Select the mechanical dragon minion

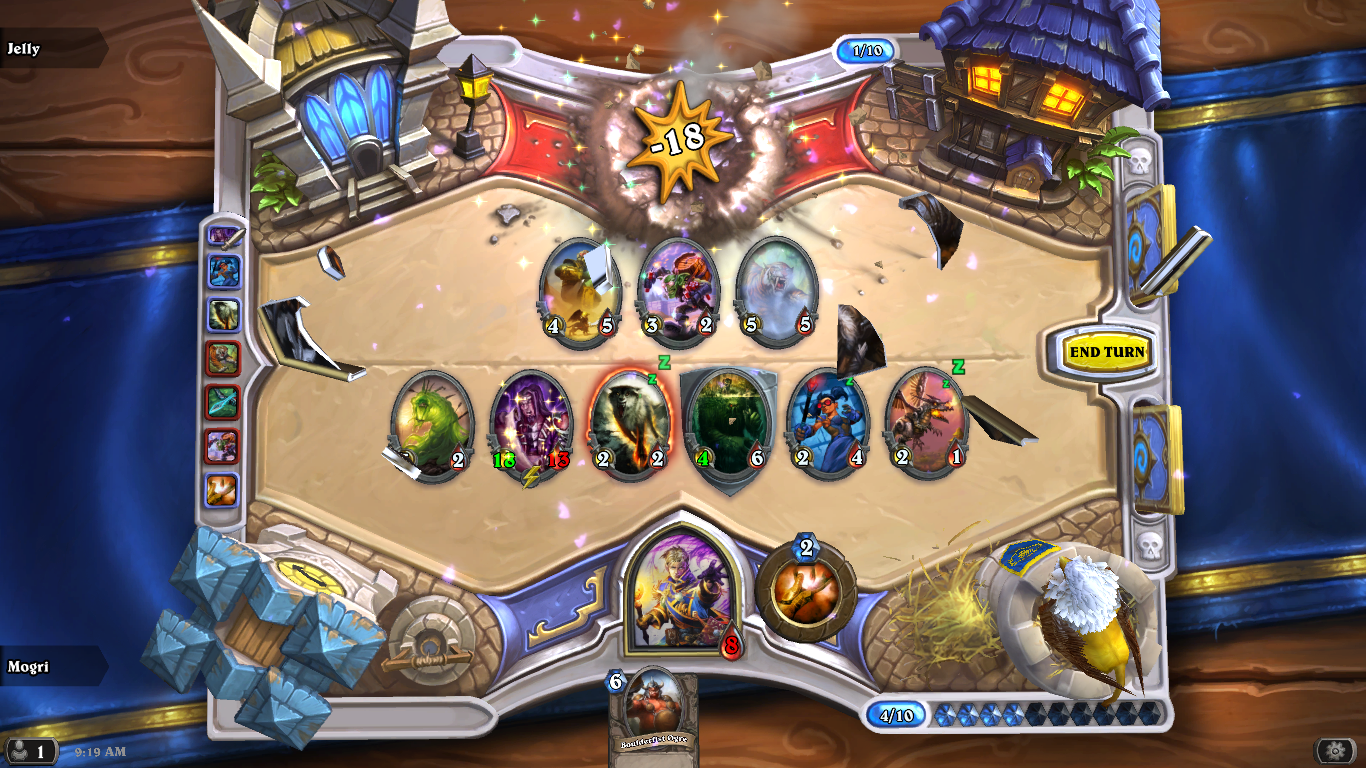pyautogui.click(x=926, y=424)
